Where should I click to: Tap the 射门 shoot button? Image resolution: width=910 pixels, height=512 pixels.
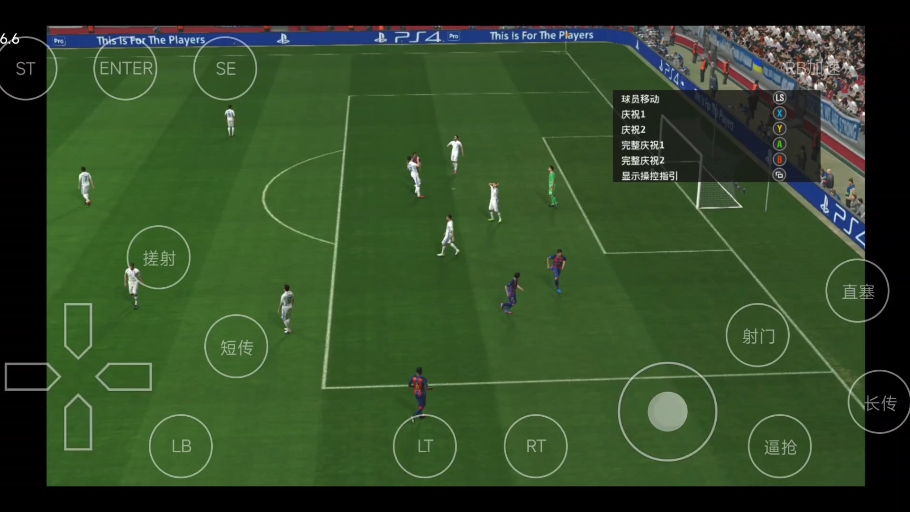click(x=758, y=335)
